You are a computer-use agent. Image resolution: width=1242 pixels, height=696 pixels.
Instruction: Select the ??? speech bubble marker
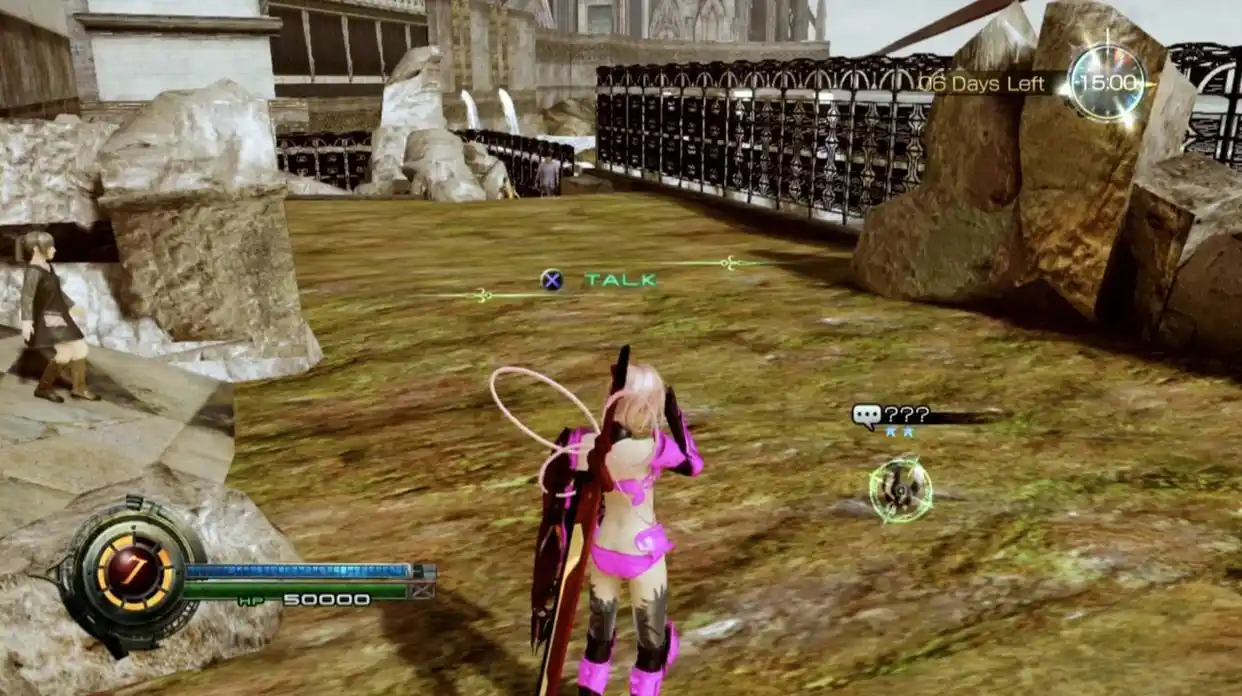click(867, 415)
